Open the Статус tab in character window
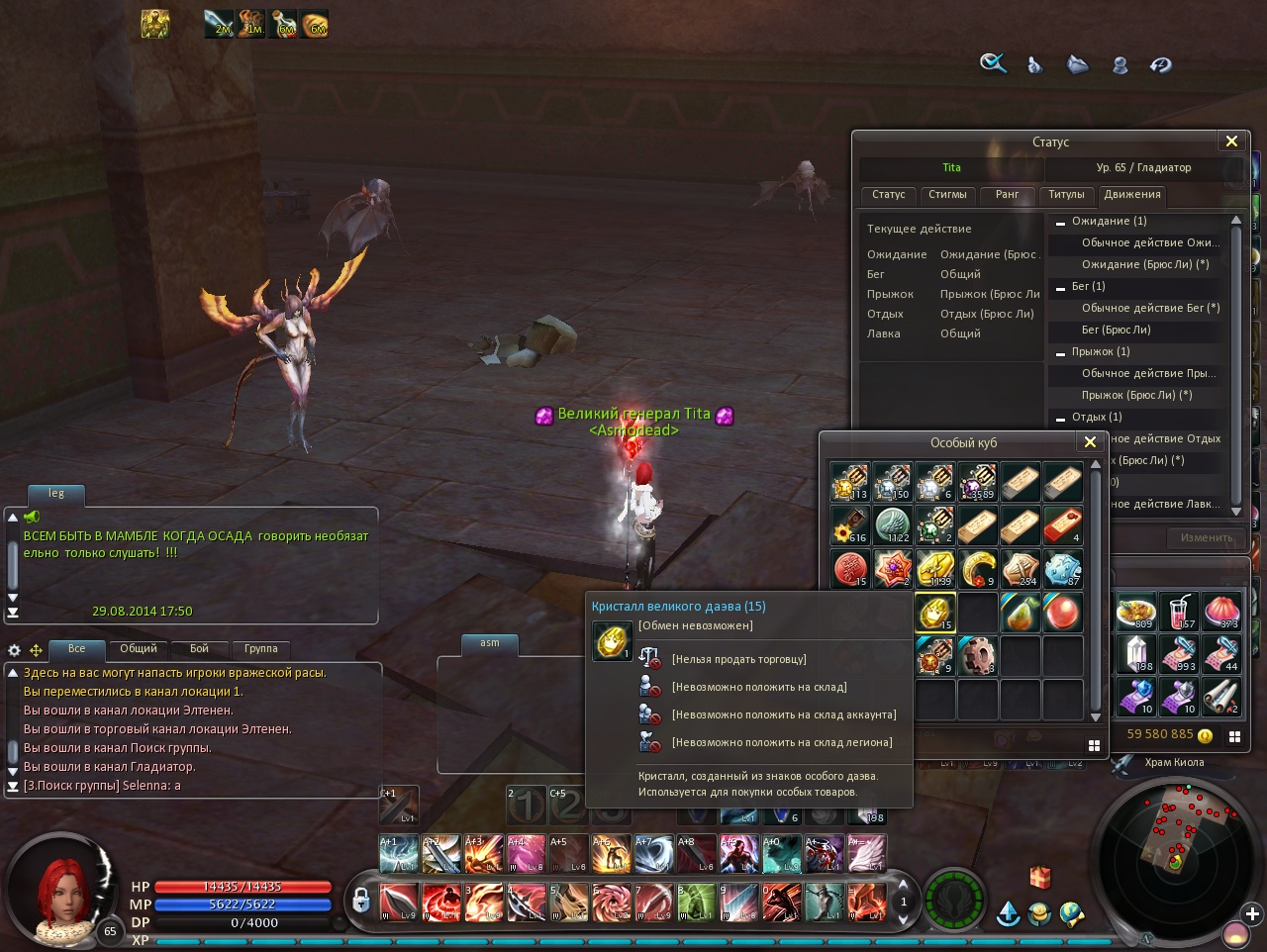Screen dimensions: 1267x952 click(888, 195)
